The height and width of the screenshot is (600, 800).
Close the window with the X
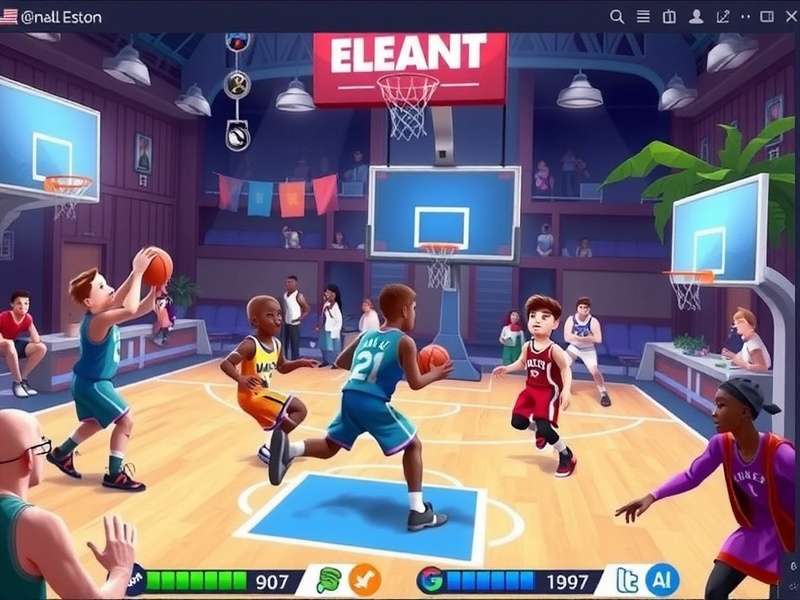tap(791, 16)
